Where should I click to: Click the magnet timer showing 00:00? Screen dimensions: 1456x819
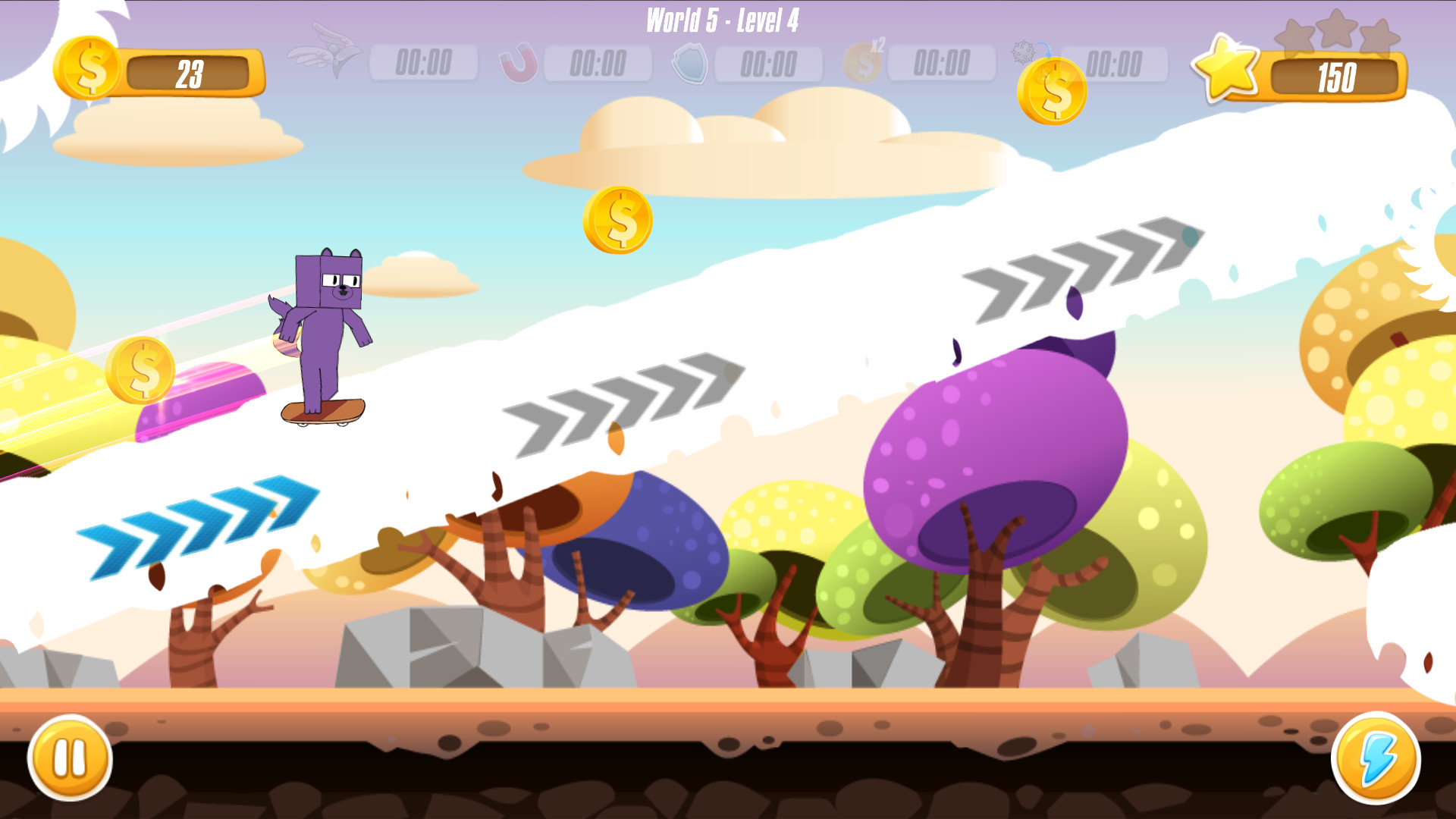pos(598,64)
